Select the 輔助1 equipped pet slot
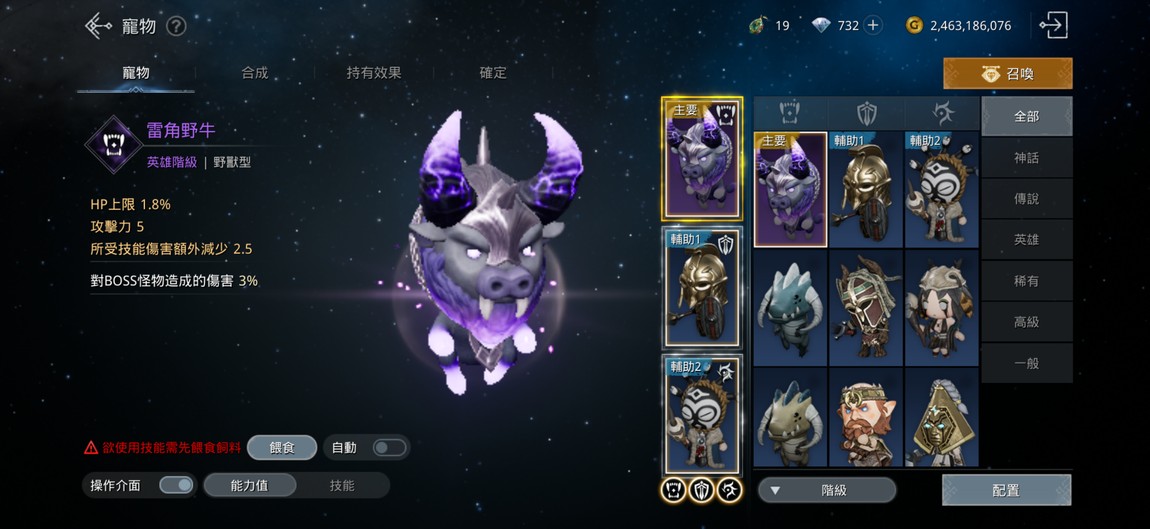This screenshot has height=529, width=1150. click(701, 287)
